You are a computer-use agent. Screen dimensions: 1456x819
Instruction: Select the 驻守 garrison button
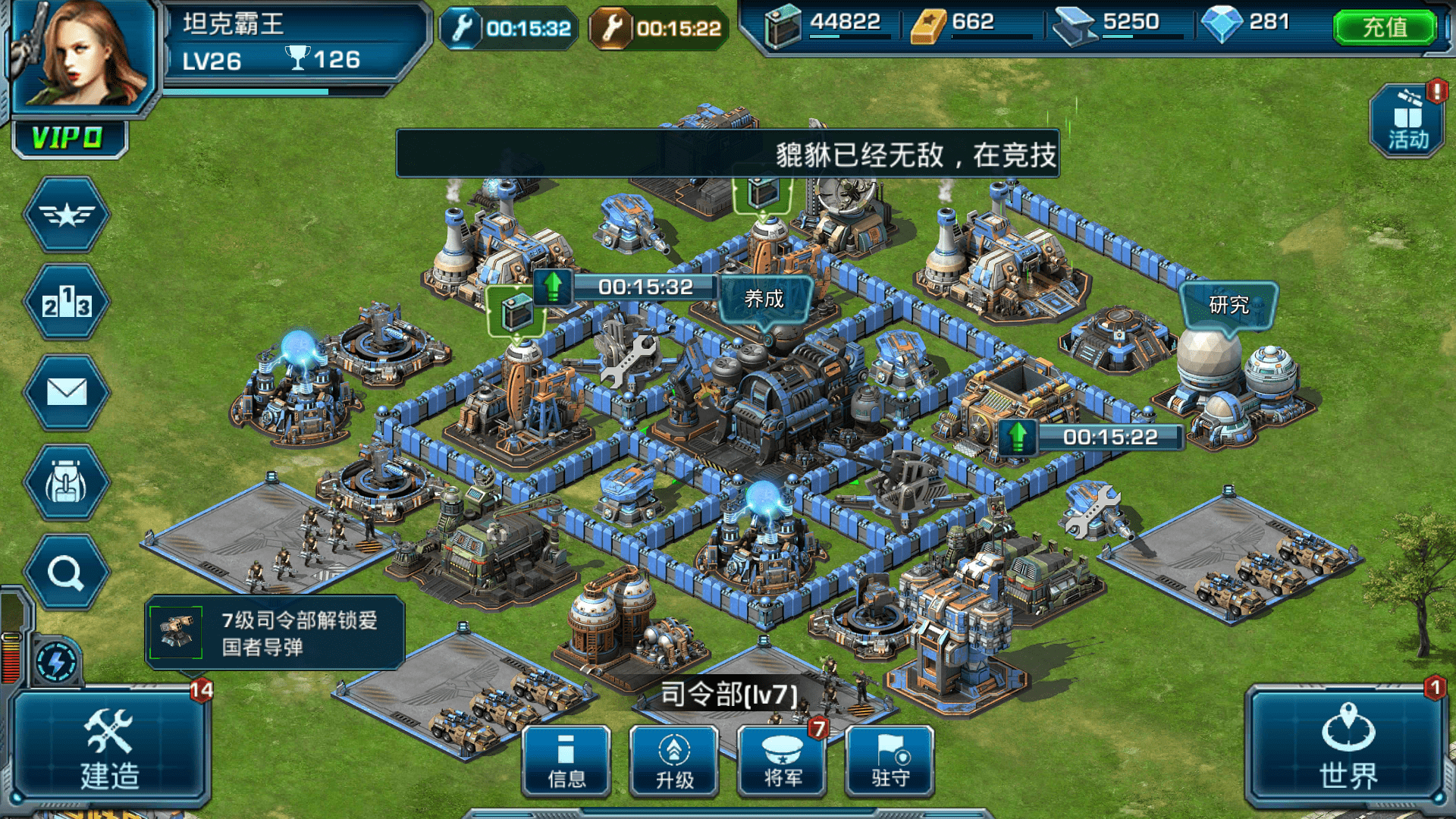click(x=890, y=761)
